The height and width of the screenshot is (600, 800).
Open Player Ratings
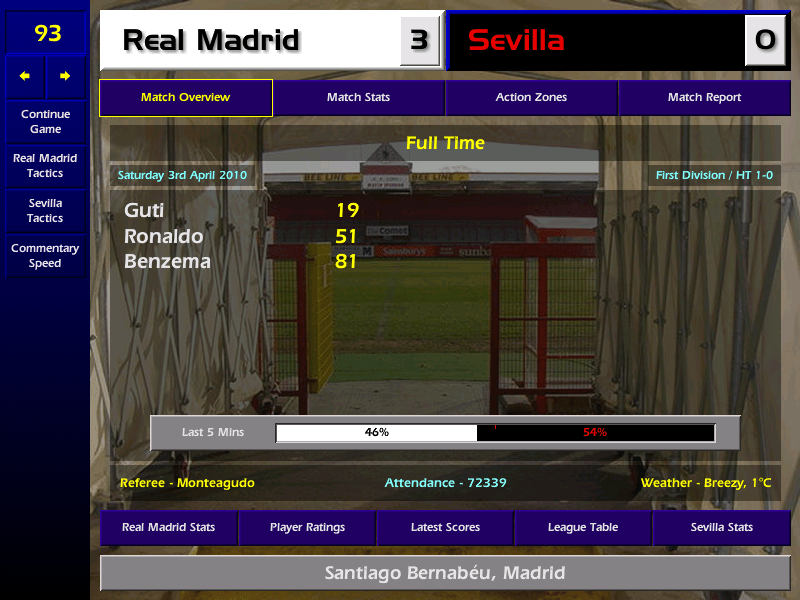[x=307, y=527]
